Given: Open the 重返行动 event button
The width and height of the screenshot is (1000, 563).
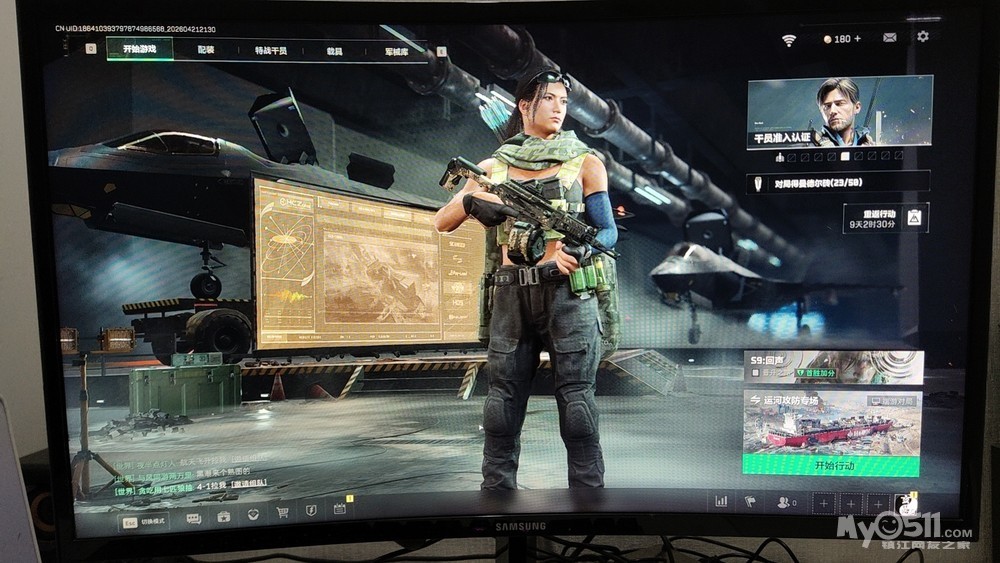Looking at the screenshot, I should click(x=885, y=217).
